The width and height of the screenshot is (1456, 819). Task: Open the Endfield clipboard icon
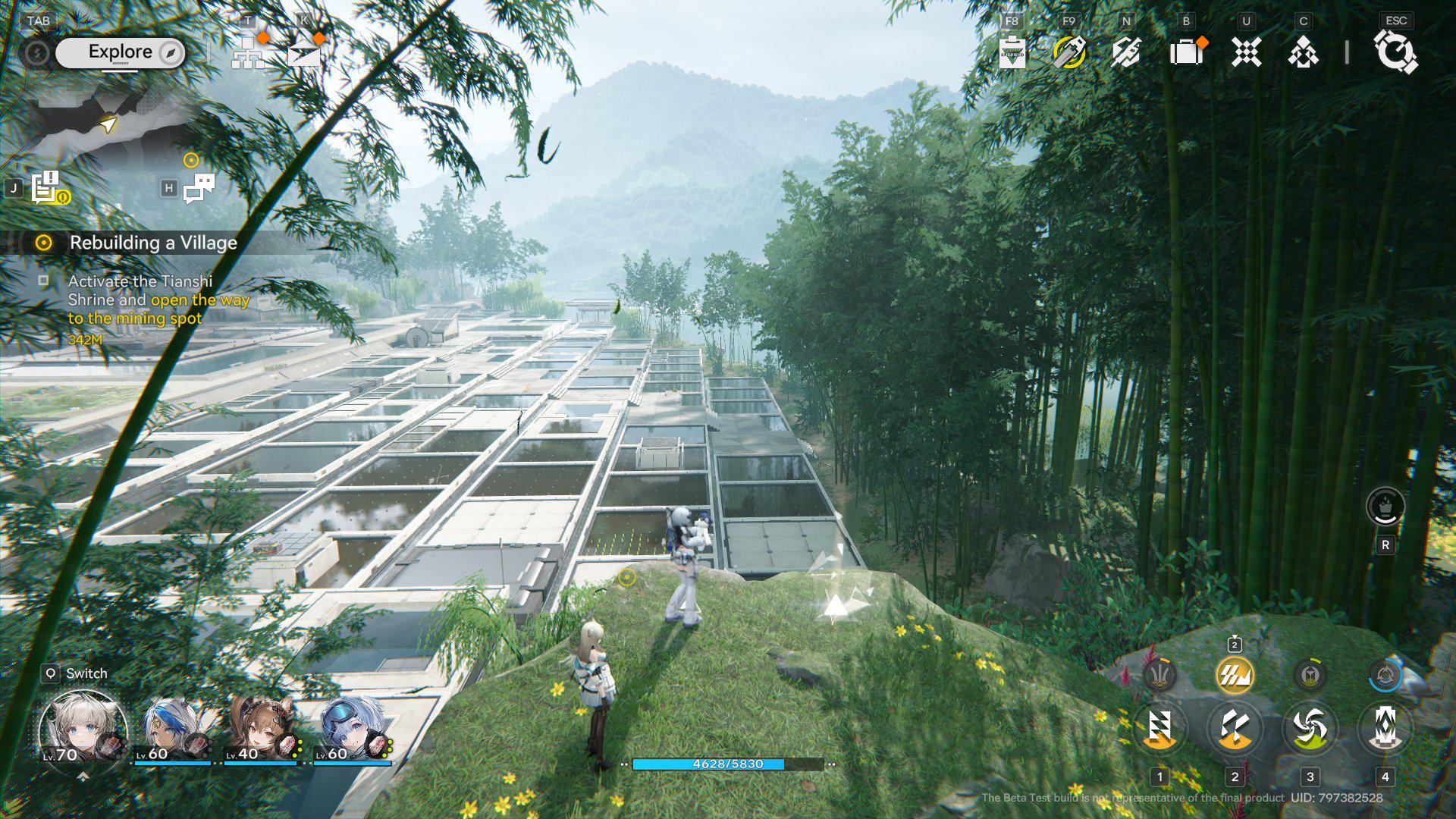point(1012,52)
